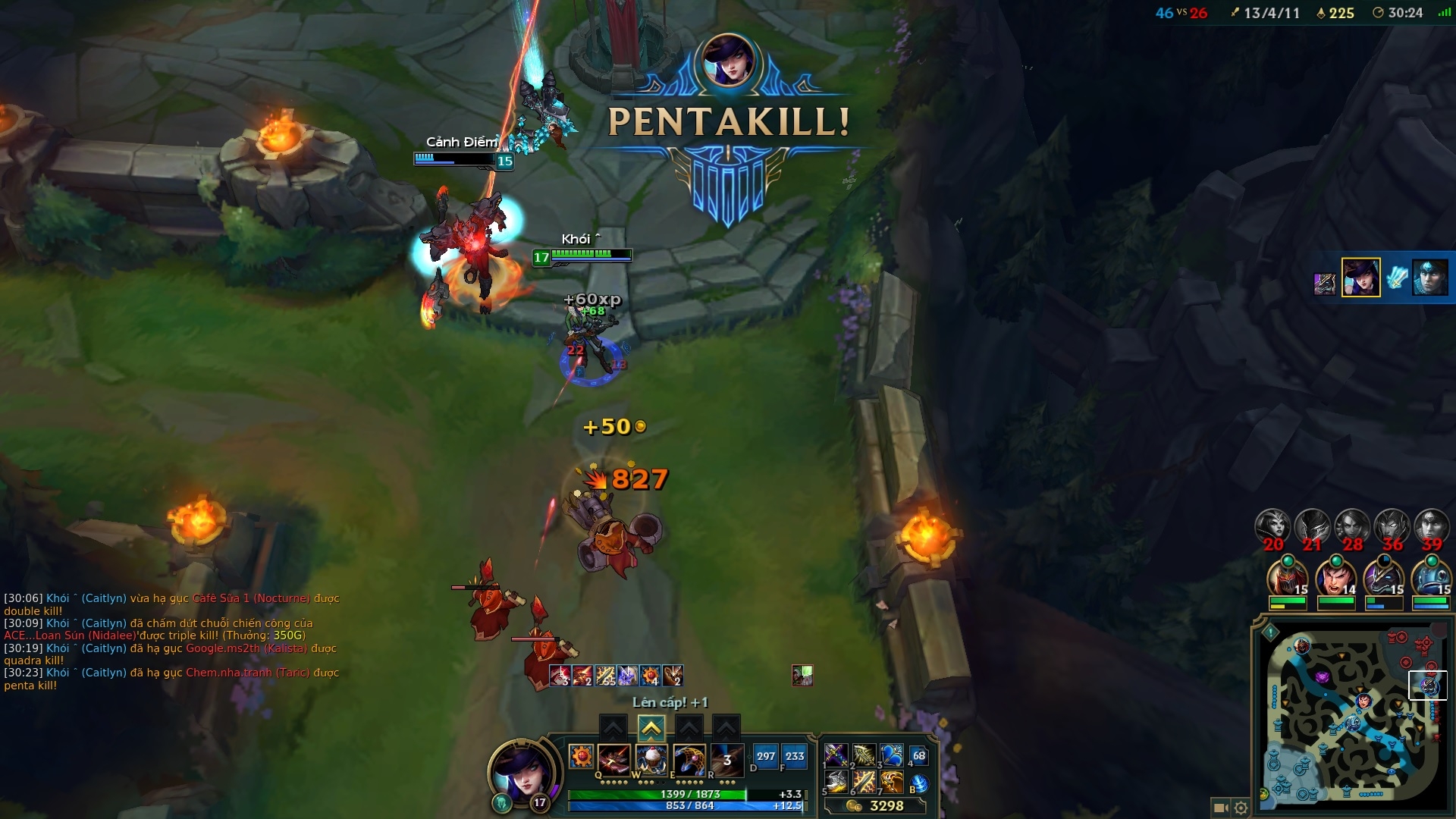Level up the Yordle Snap Trap ability
This screenshot has width=1456, height=819.
(651, 729)
